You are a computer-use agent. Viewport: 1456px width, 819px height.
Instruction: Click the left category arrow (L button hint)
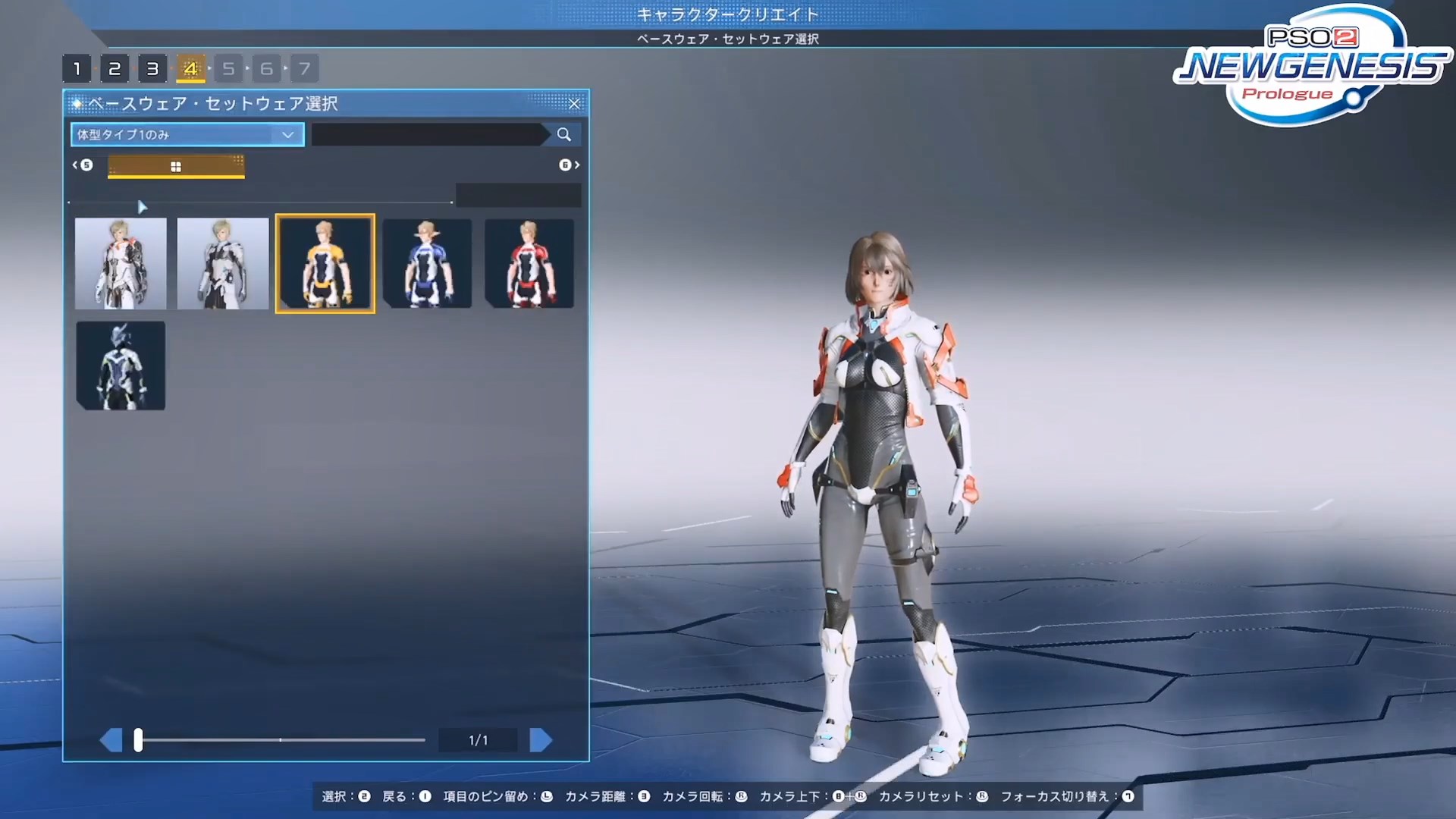pos(80,165)
